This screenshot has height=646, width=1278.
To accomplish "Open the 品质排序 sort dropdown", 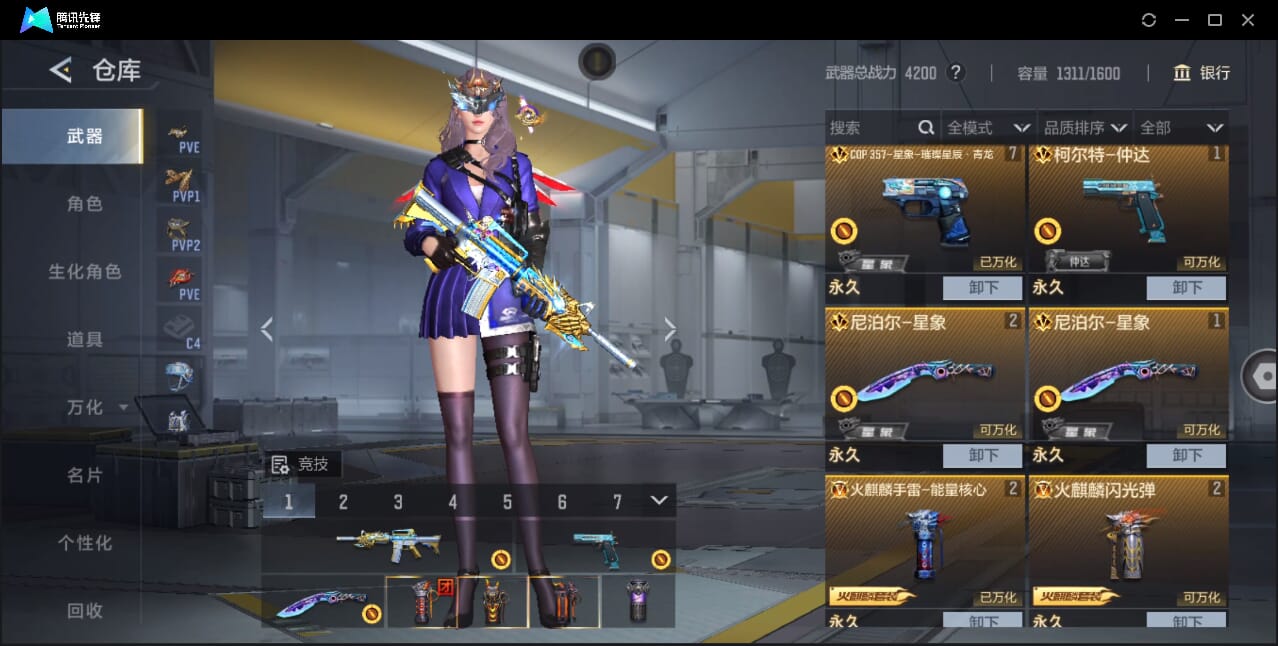I will (x=1085, y=128).
